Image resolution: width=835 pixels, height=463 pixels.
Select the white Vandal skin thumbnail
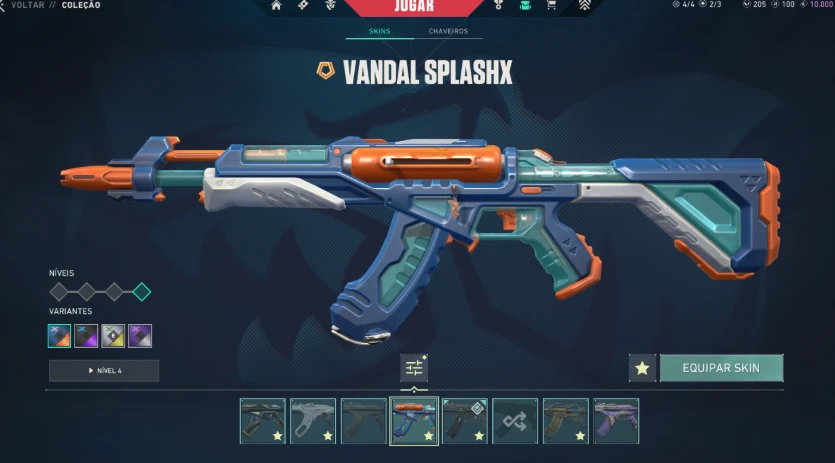(313, 421)
